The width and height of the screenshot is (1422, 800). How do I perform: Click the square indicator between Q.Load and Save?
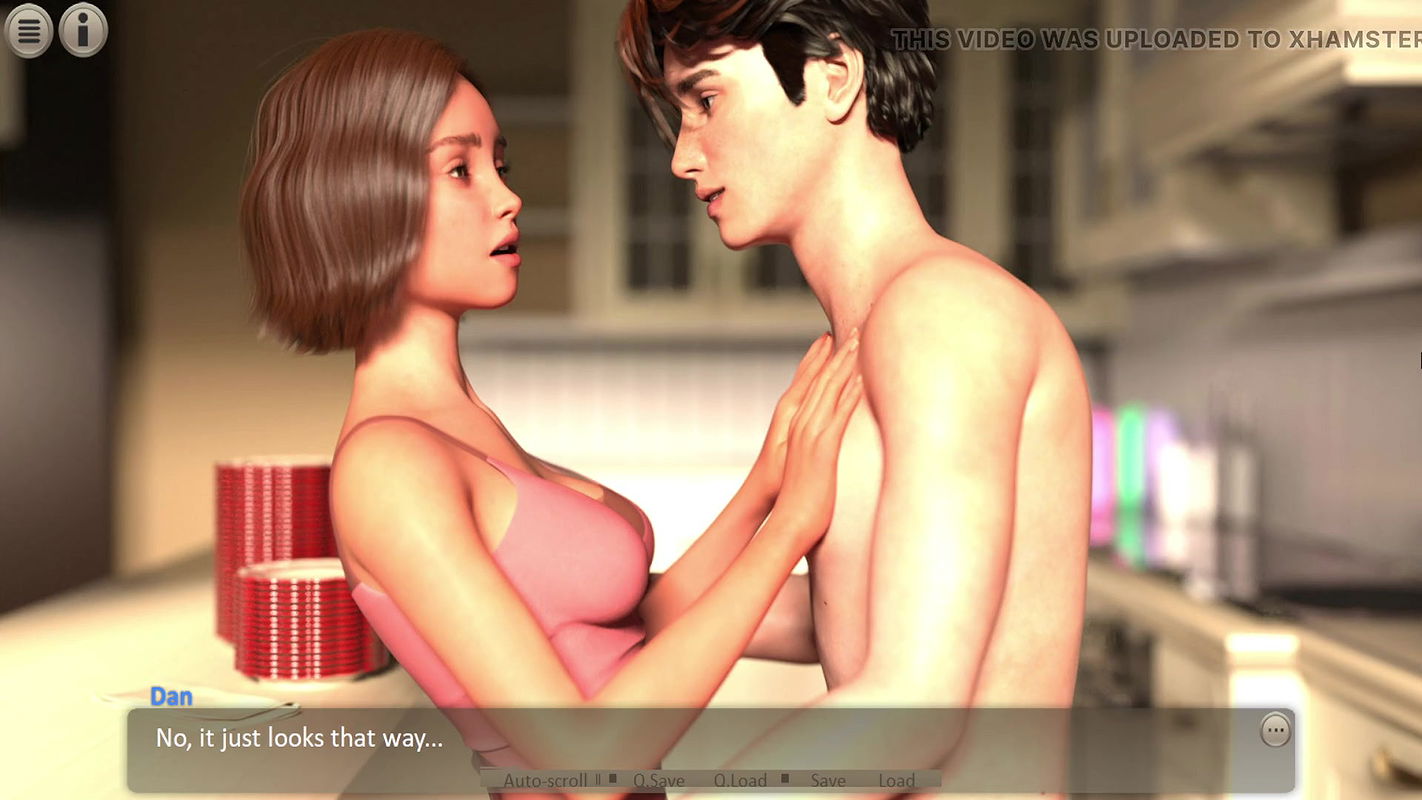pyautogui.click(x=787, y=779)
